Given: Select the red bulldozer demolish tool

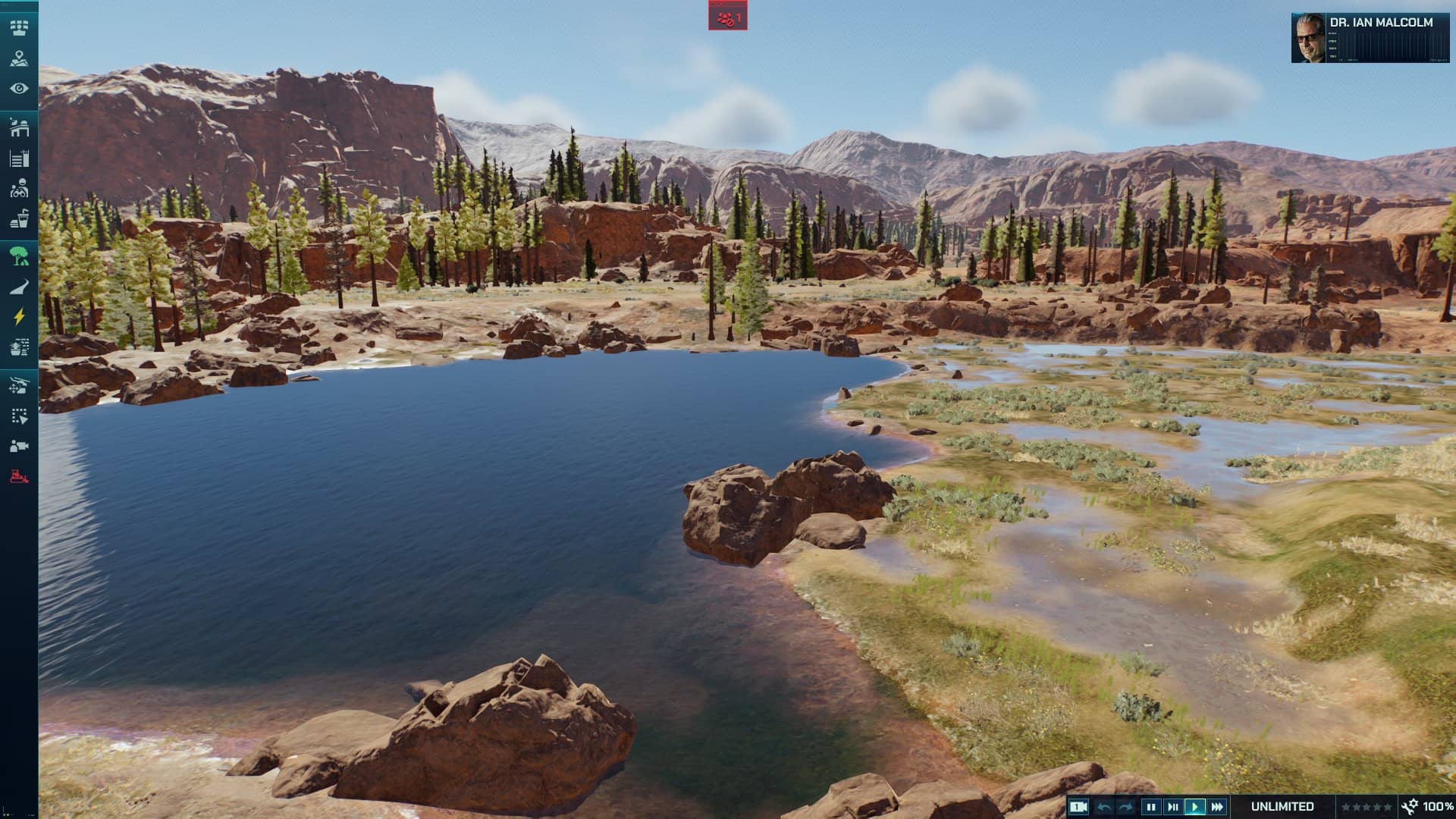Looking at the screenshot, I should pos(19,476).
